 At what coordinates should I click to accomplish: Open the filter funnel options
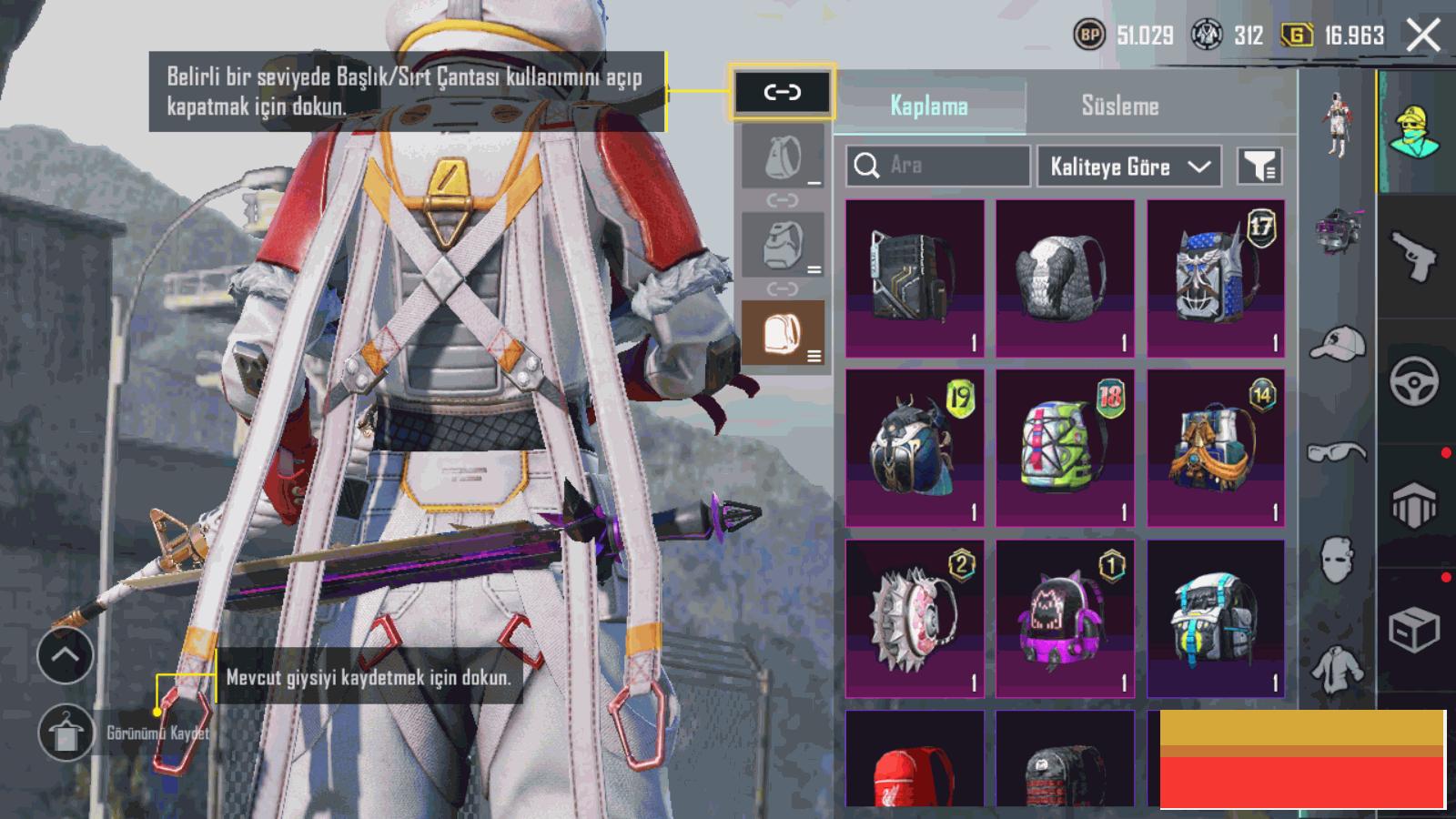tap(1259, 166)
